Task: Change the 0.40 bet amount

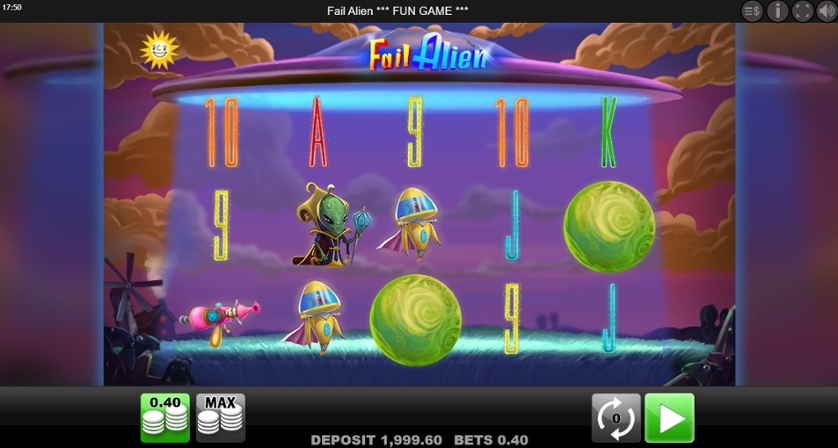Action: 165,417
